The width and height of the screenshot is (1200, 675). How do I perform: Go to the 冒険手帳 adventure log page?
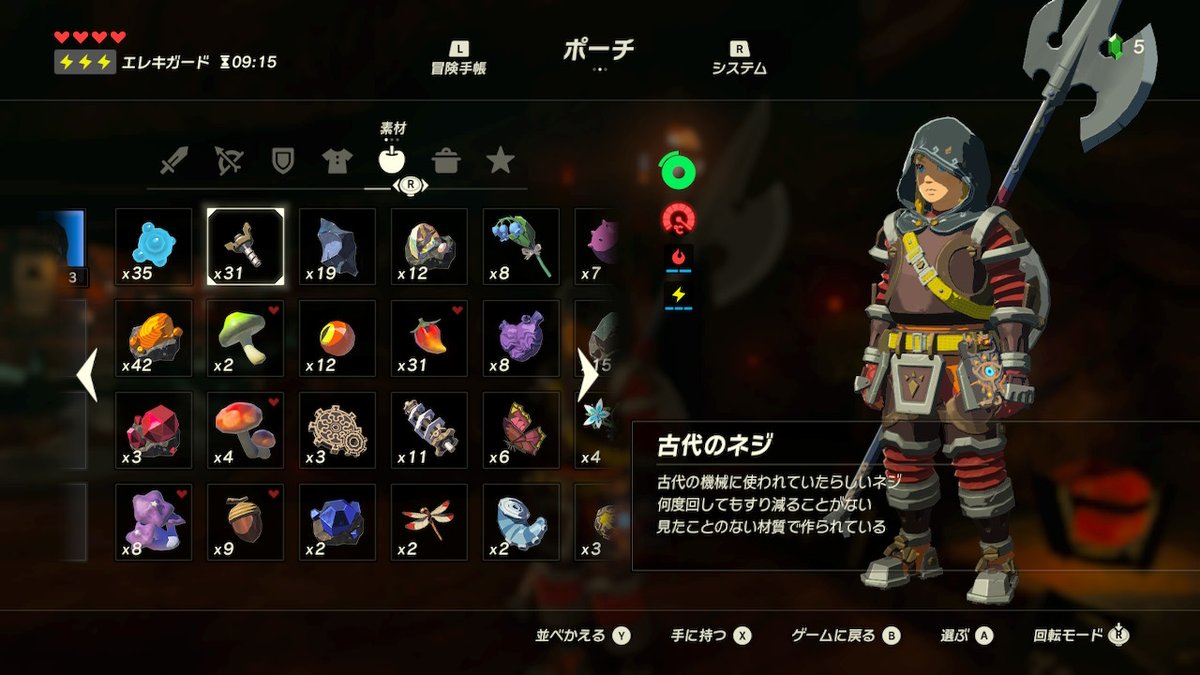(459, 59)
